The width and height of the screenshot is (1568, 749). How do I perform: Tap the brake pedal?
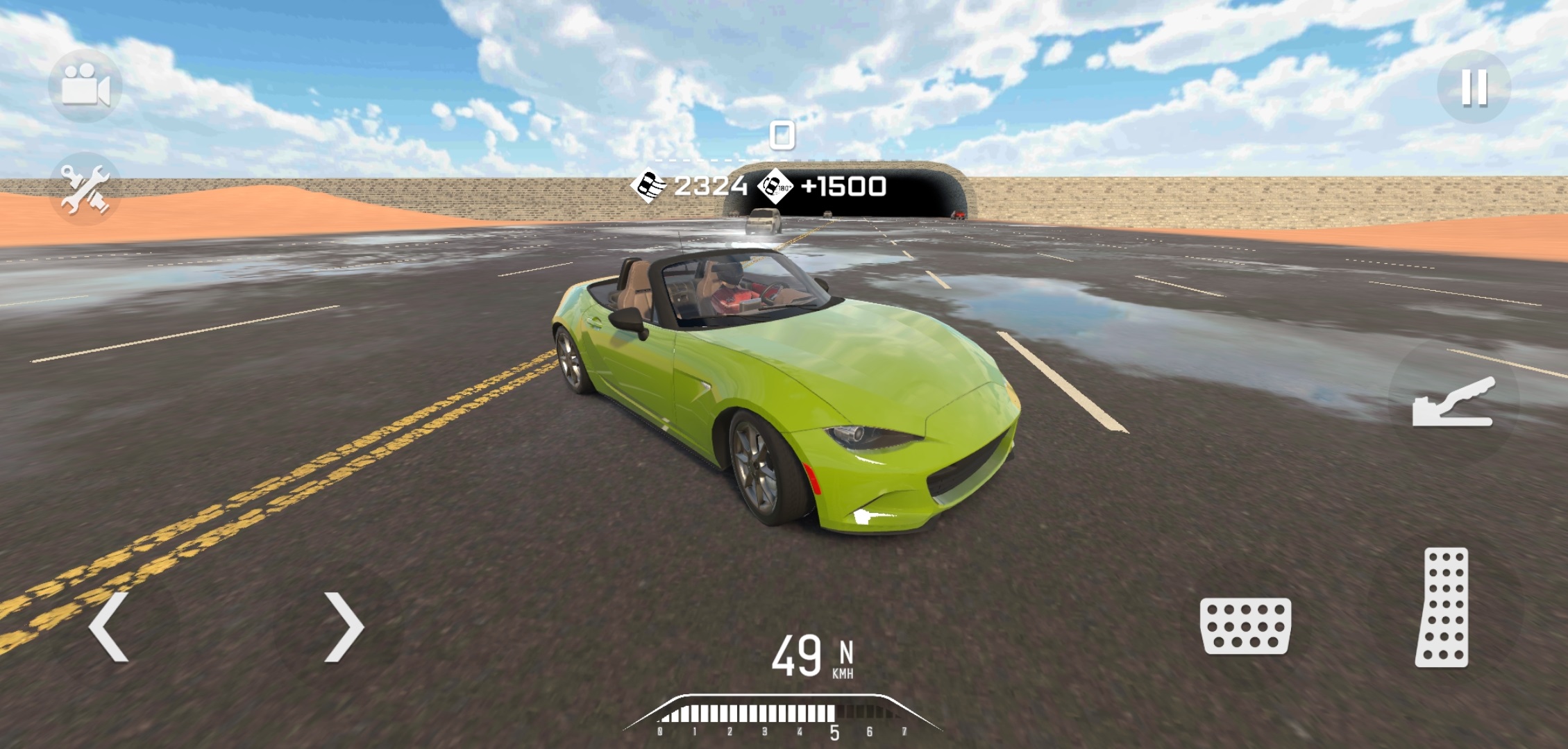1245,626
